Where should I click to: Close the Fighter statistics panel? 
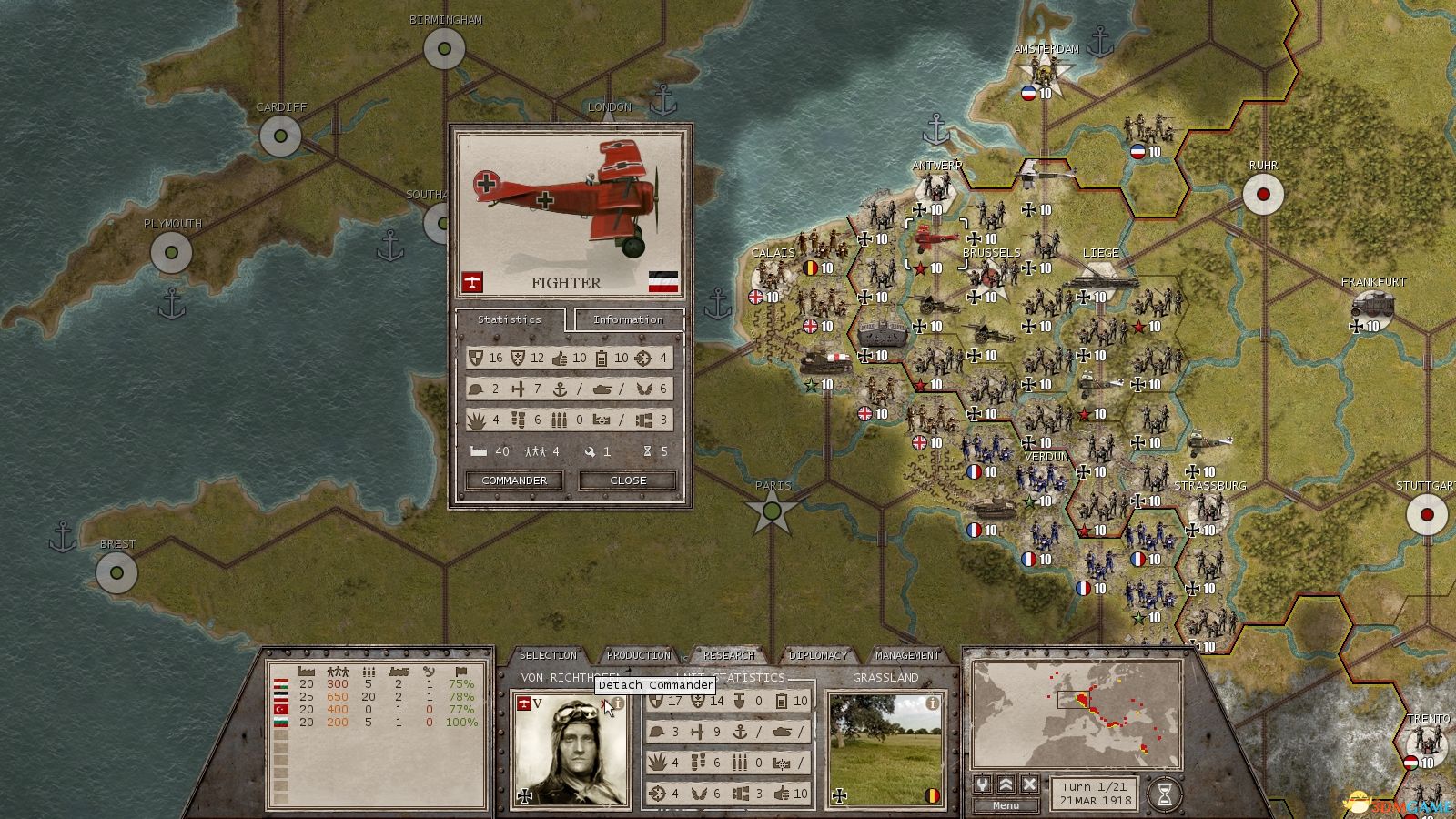[626, 480]
